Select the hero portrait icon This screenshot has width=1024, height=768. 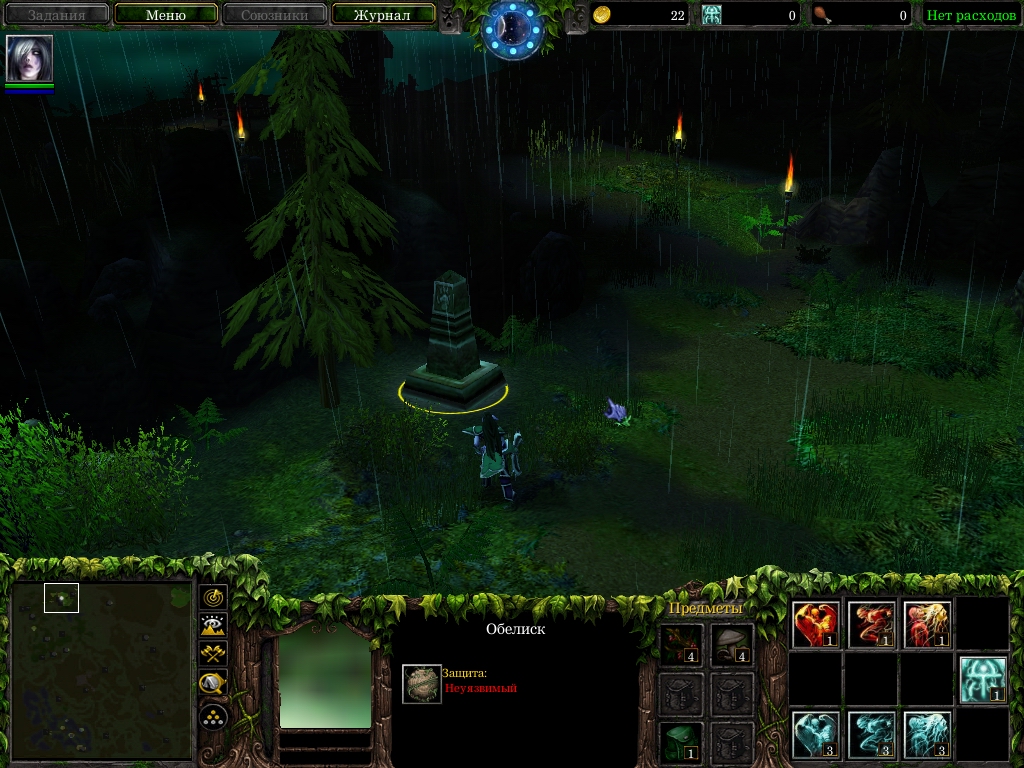tap(29, 58)
